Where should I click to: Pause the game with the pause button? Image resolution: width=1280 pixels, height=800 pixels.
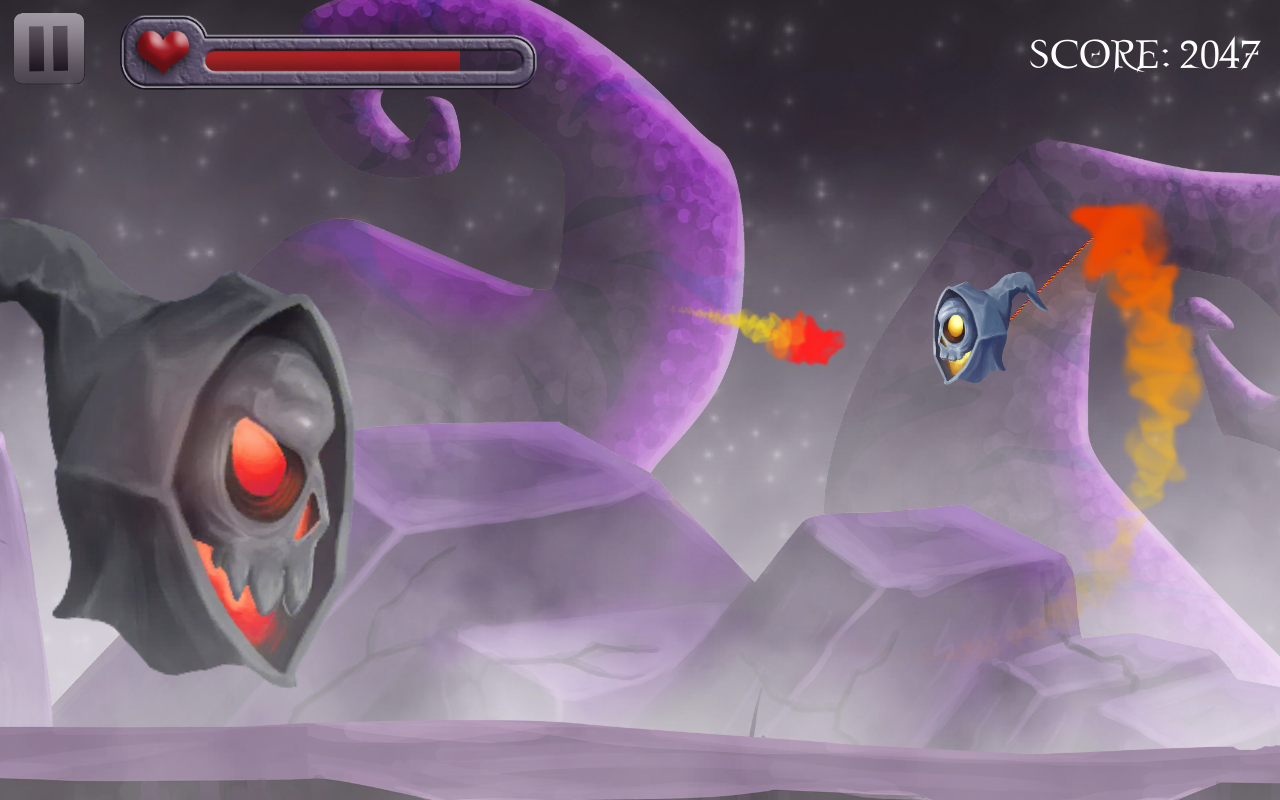pyautogui.click(x=49, y=48)
